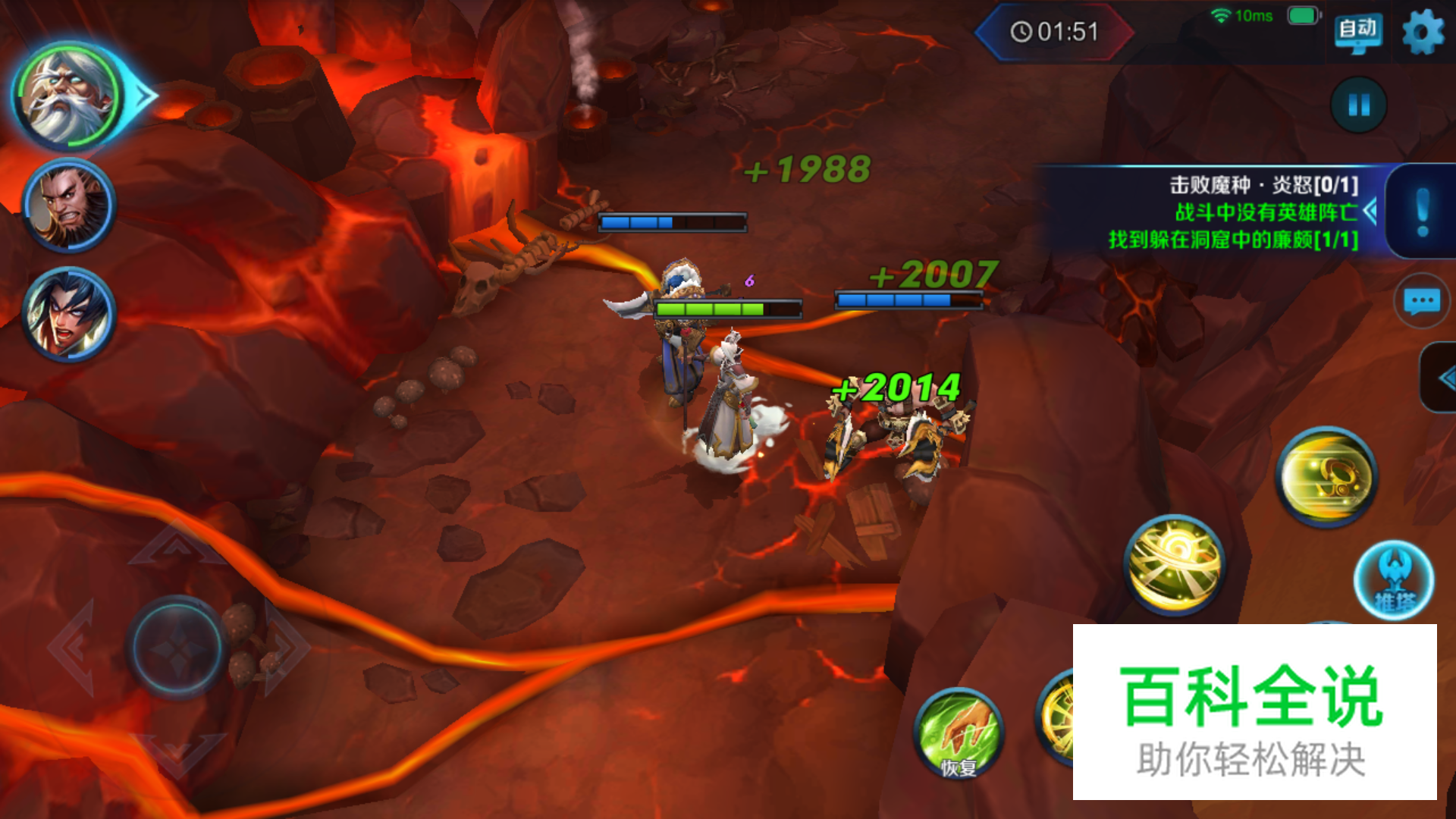Screen dimensions: 1456x819
Task: Activate the green 恢复 recovery skill
Action: point(959,733)
